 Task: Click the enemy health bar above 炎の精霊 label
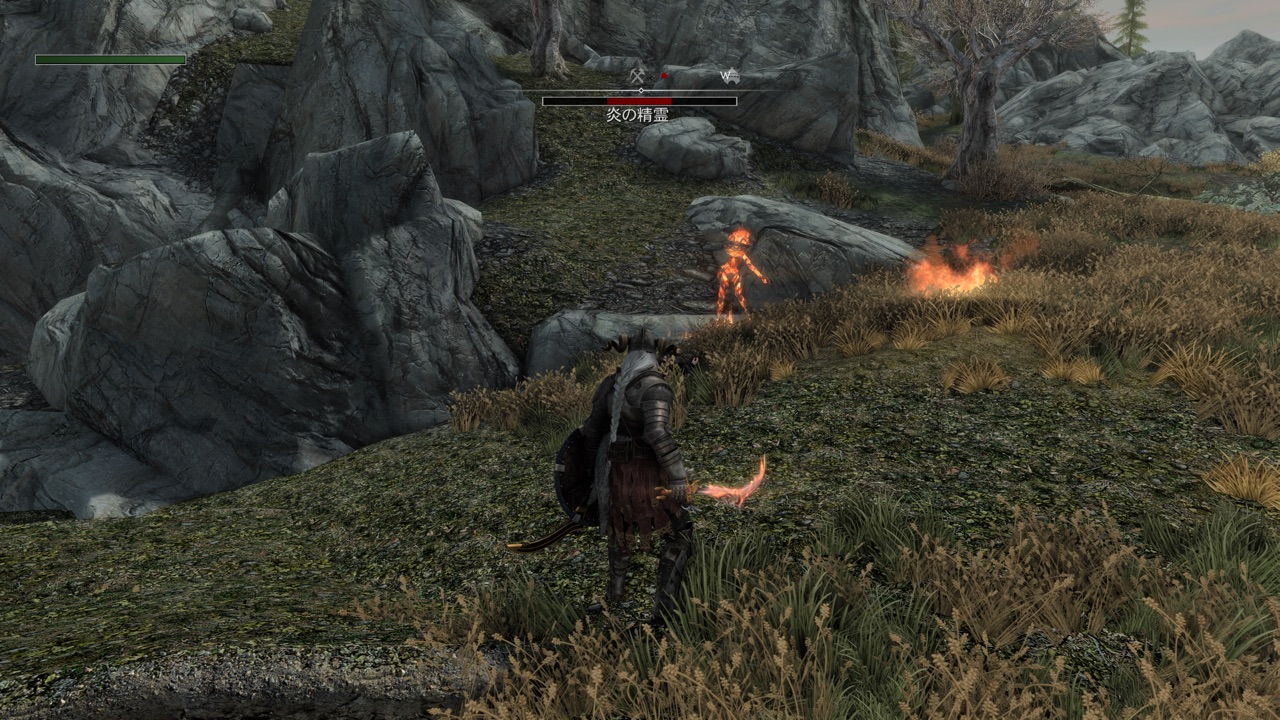(x=638, y=101)
